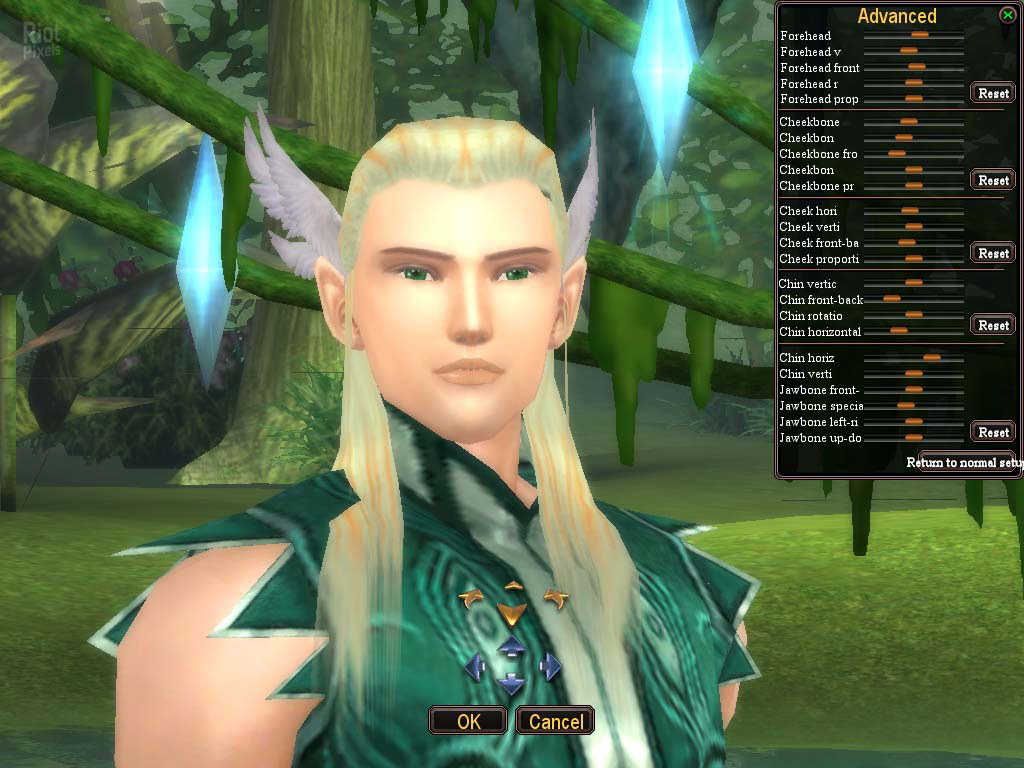Image resolution: width=1024 pixels, height=768 pixels.
Task: Reset the Cheekbone section sliders
Action: tap(993, 180)
